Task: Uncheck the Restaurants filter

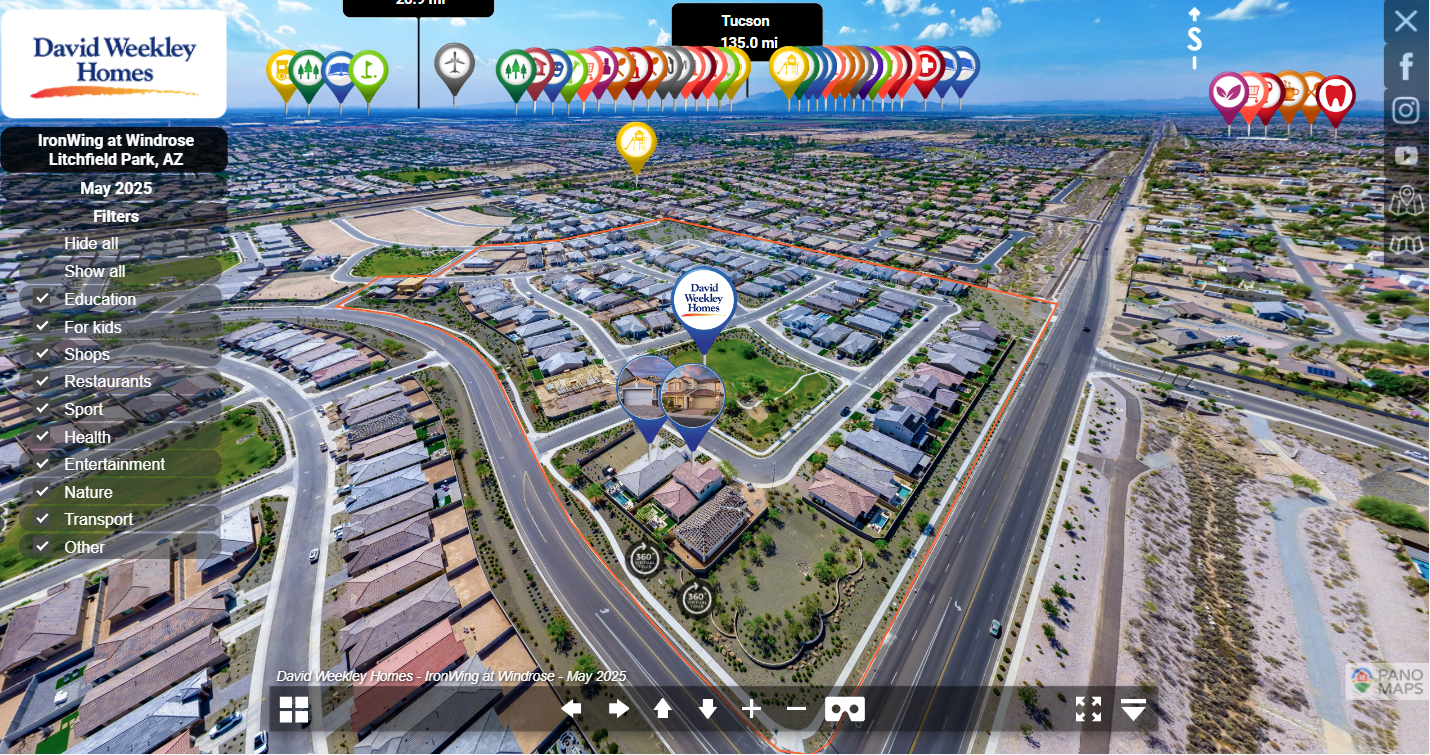Action: click(x=42, y=381)
